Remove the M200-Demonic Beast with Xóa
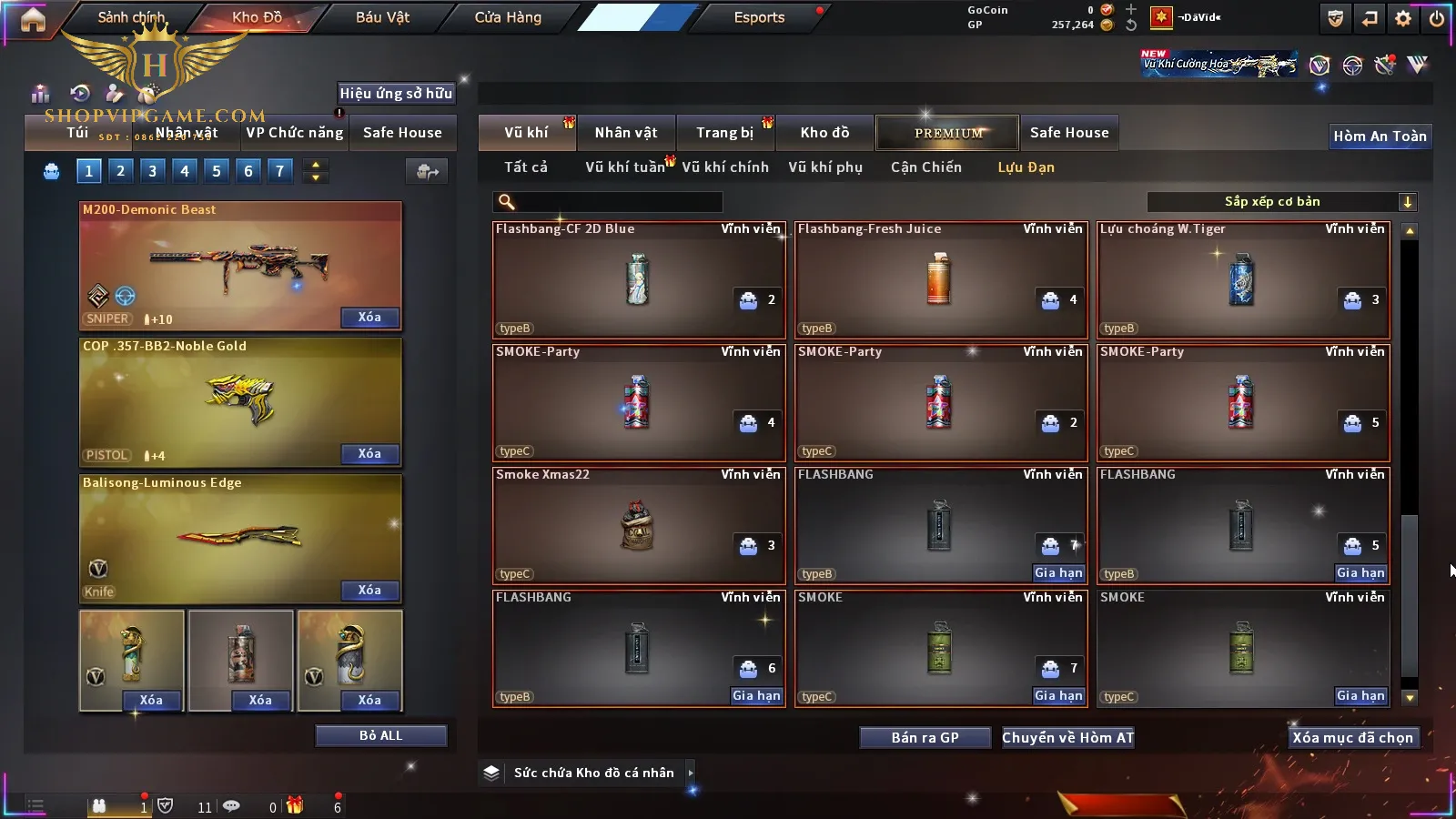 369,318
